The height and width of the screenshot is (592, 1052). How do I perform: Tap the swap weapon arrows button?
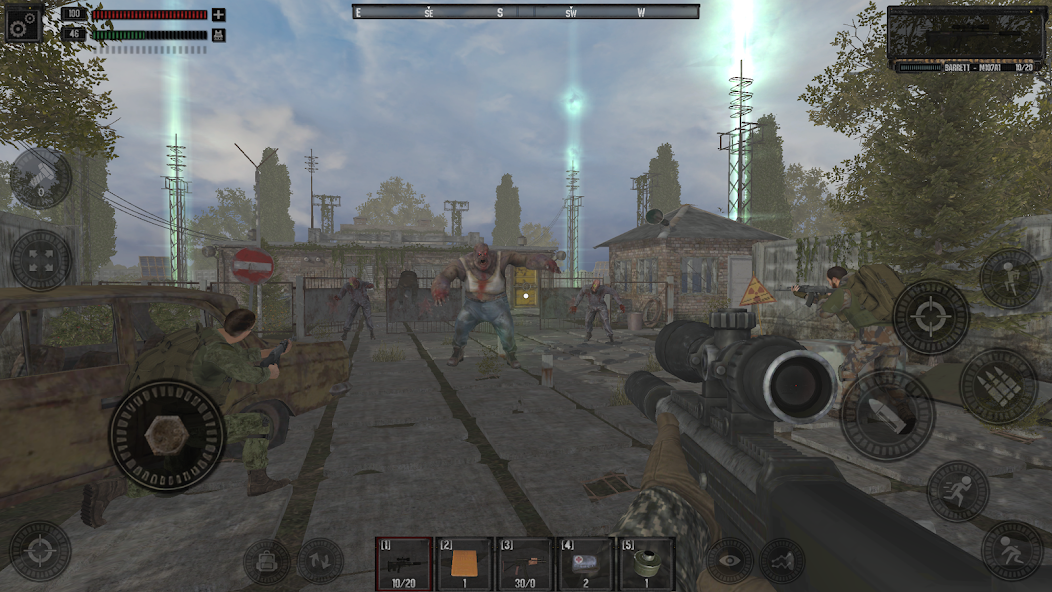point(320,562)
